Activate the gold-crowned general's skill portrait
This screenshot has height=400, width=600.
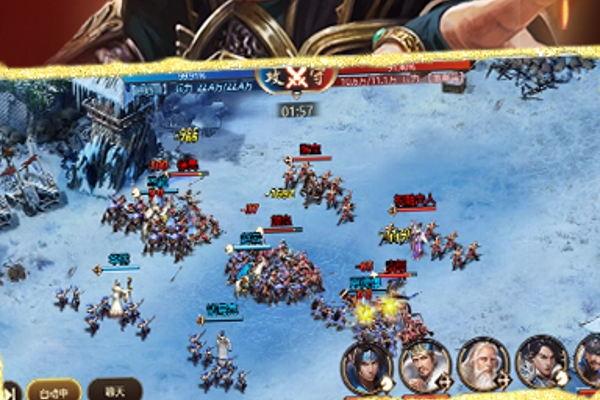point(424,365)
